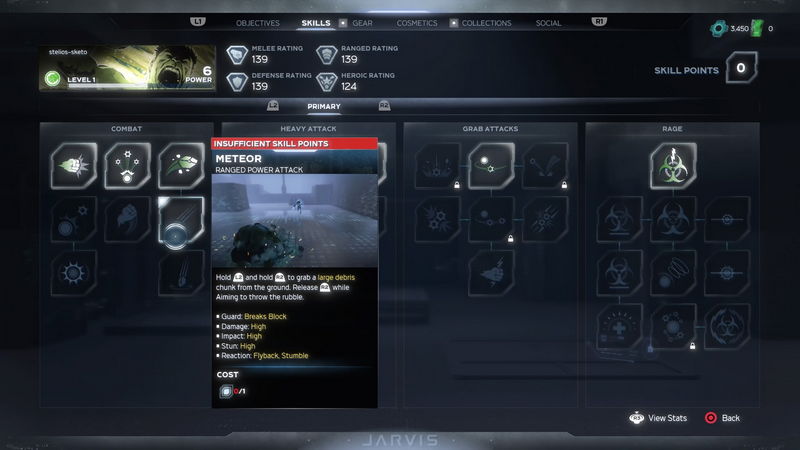Image resolution: width=800 pixels, height=450 pixels.
Task: Choose the circular-arrows biohazard Rage skill
Action: tap(726, 327)
